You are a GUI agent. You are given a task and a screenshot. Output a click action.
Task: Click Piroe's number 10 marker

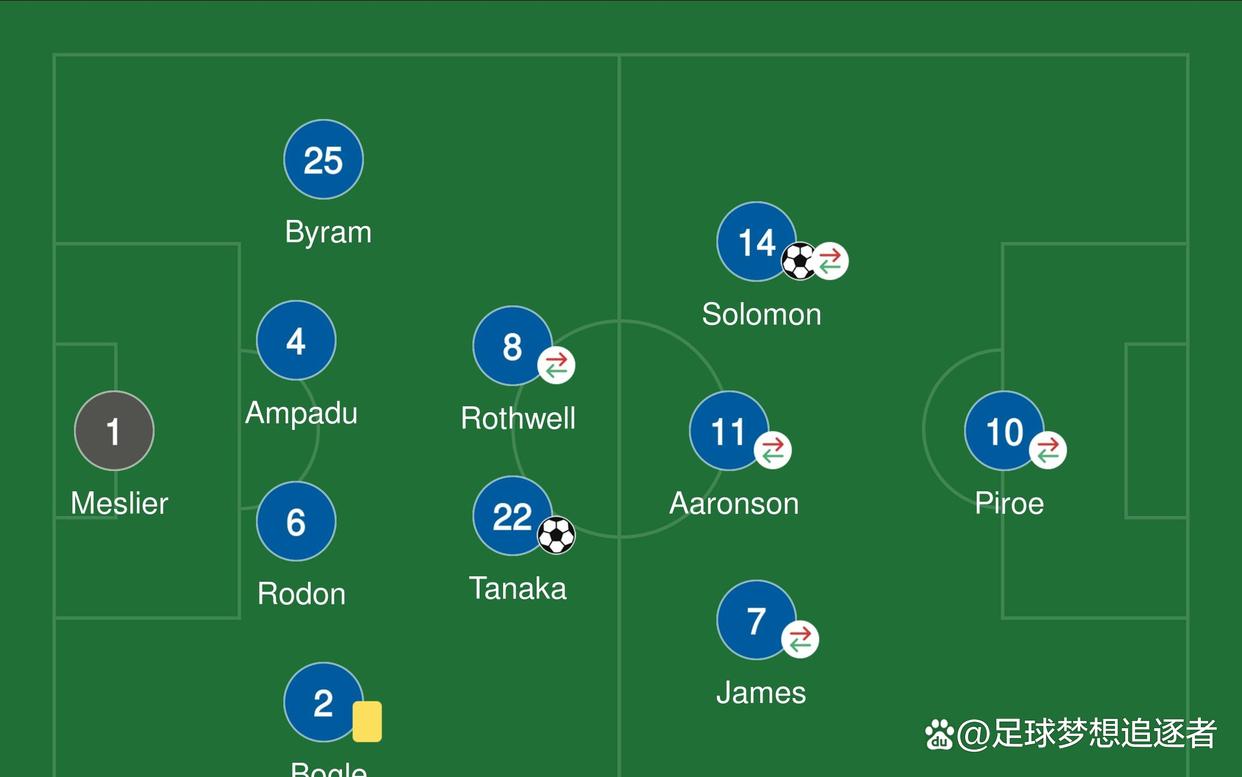tap(1003, 431)
